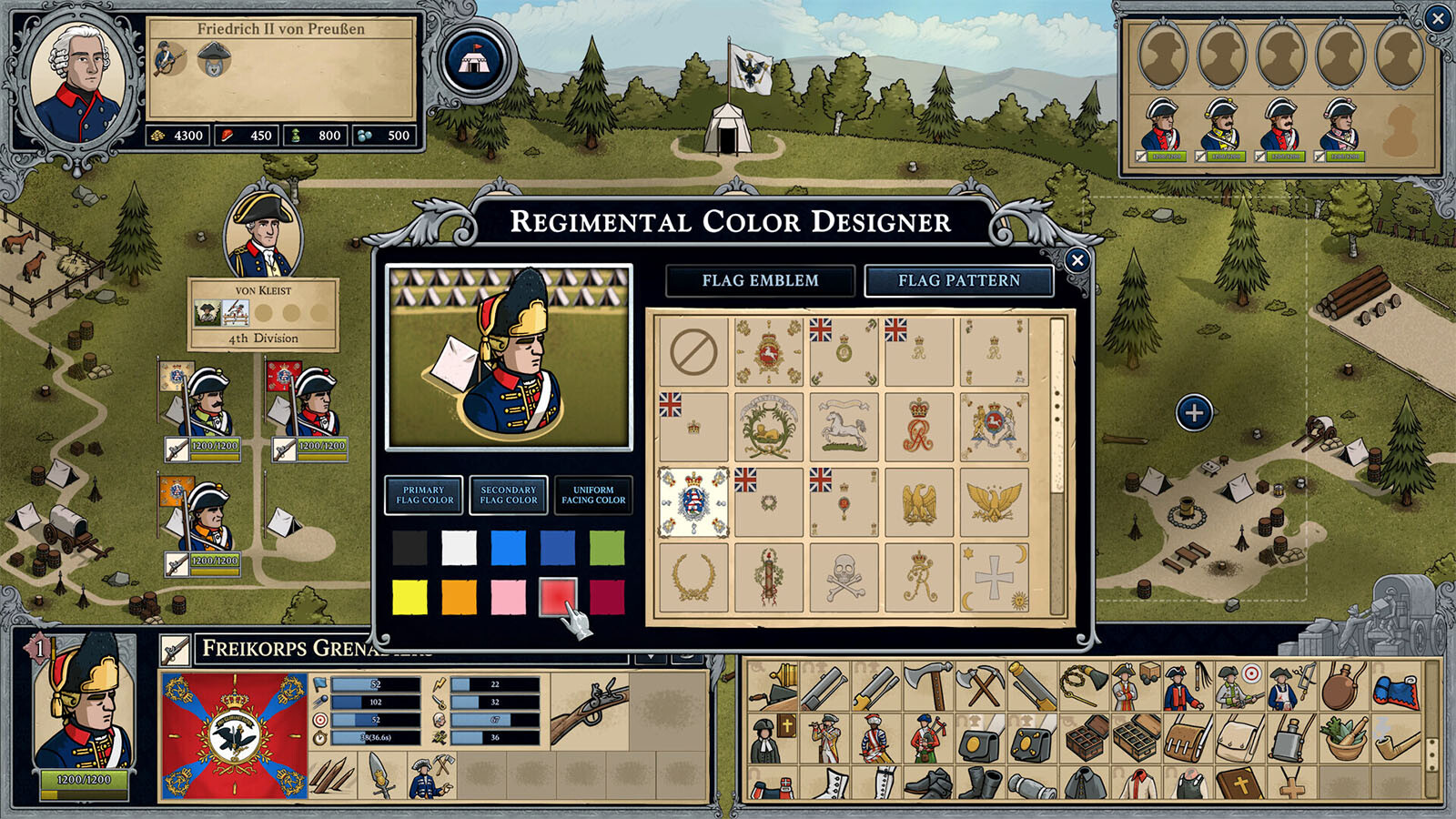Select the empty no-emblem option
The width and height of the screenshot is (1456, 819).
pyautogui.click(x=693, y=351)
